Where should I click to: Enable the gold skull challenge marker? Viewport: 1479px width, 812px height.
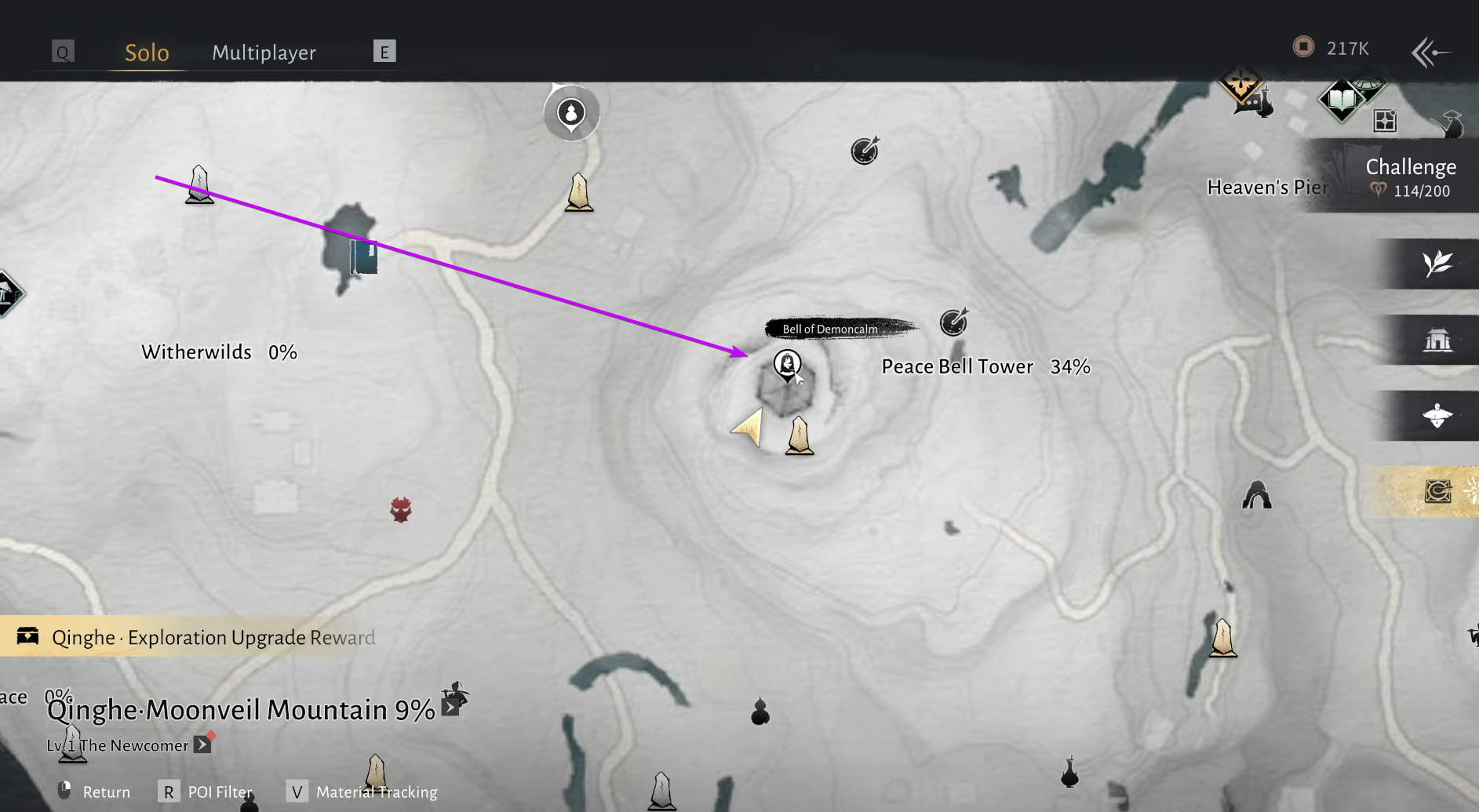pyautogui.click(x=1242, y=86)
